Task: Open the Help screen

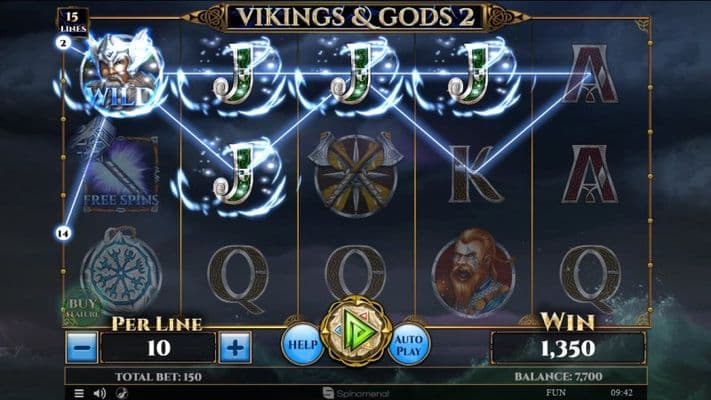Action: [x=301, y=343]
